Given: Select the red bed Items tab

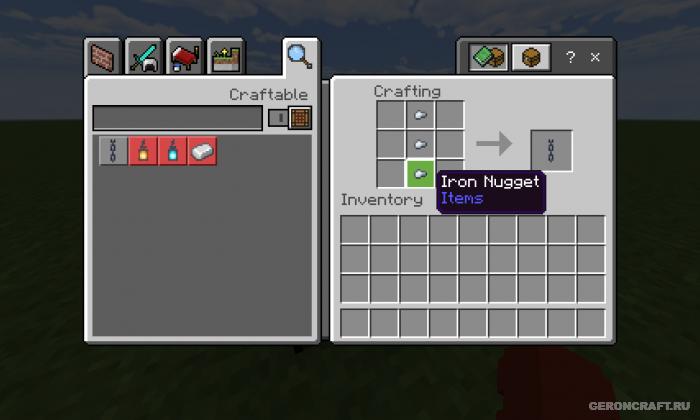Looking at the screenshot, I should pyautogui.click(x=184, y=58).
